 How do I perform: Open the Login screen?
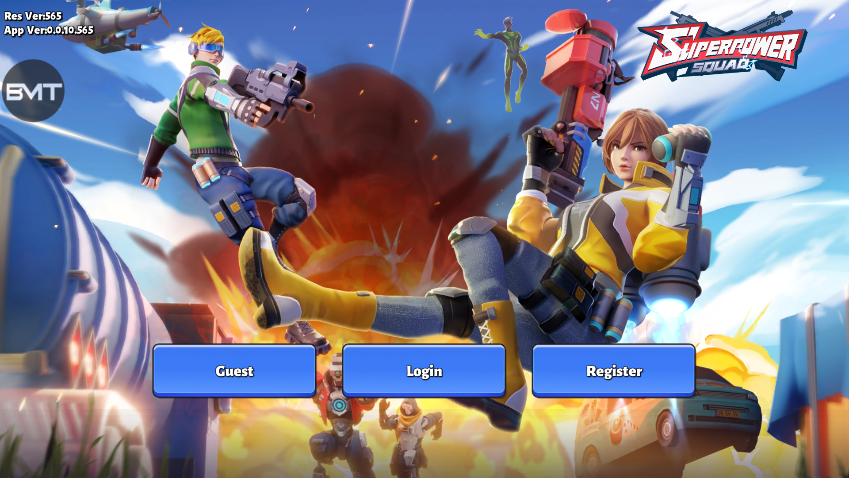click(424, 371)
